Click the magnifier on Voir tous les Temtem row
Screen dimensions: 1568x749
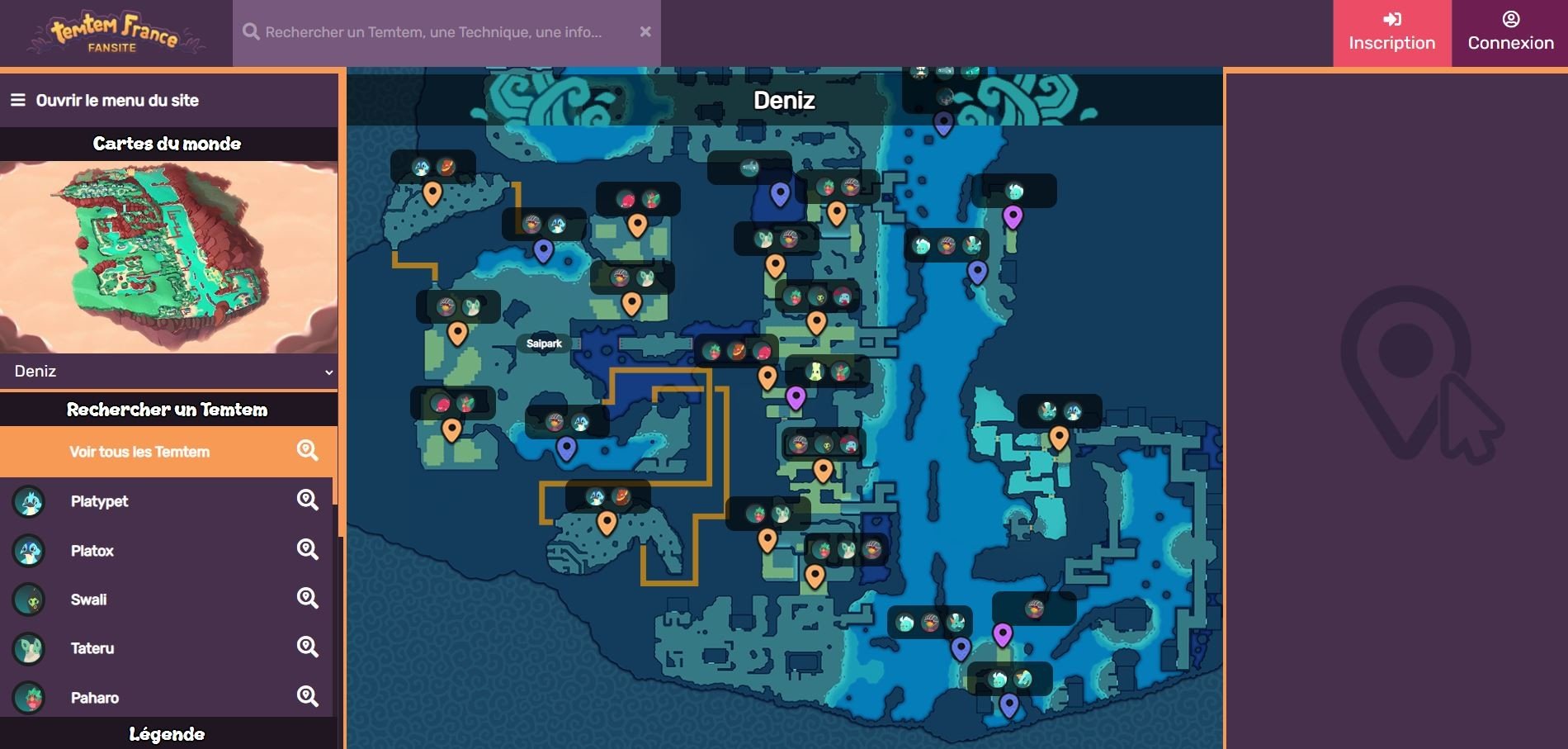(307, 451)
